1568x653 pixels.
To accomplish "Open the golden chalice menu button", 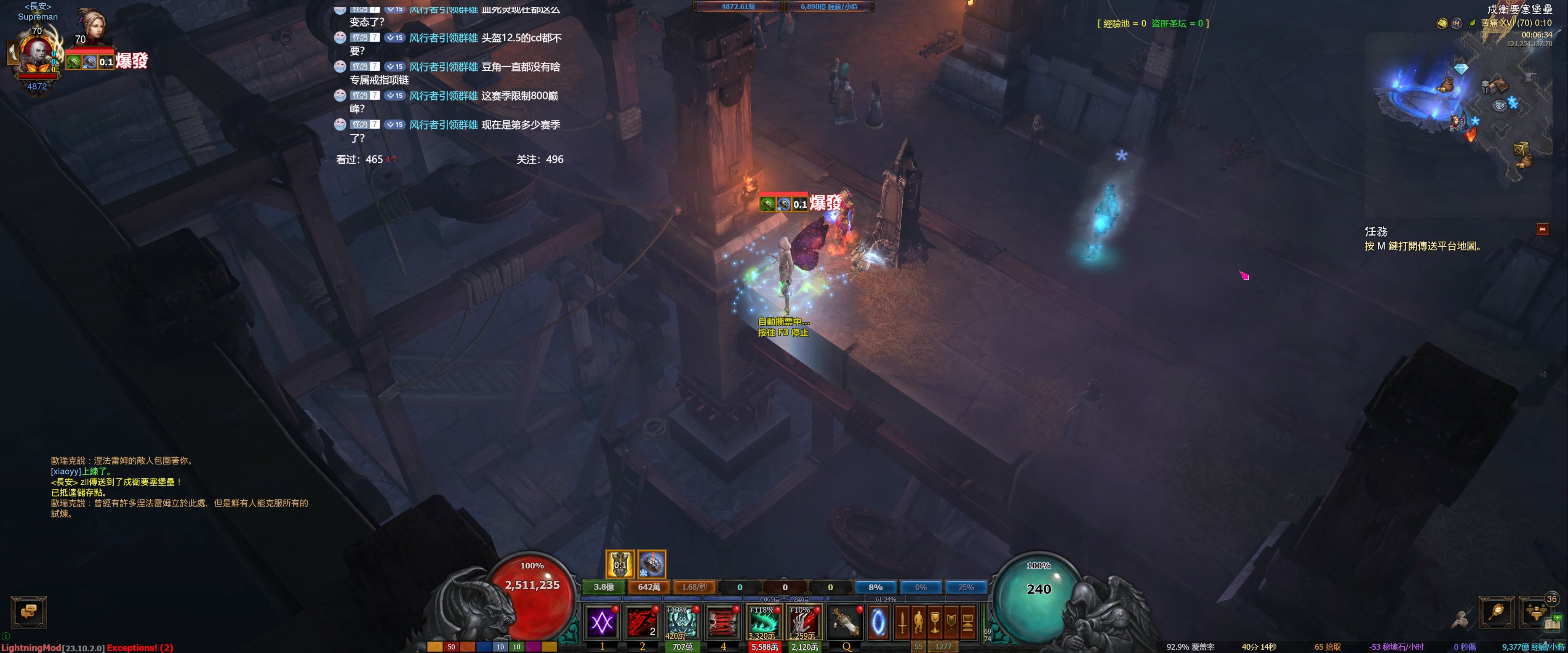I will click(935, 622).
